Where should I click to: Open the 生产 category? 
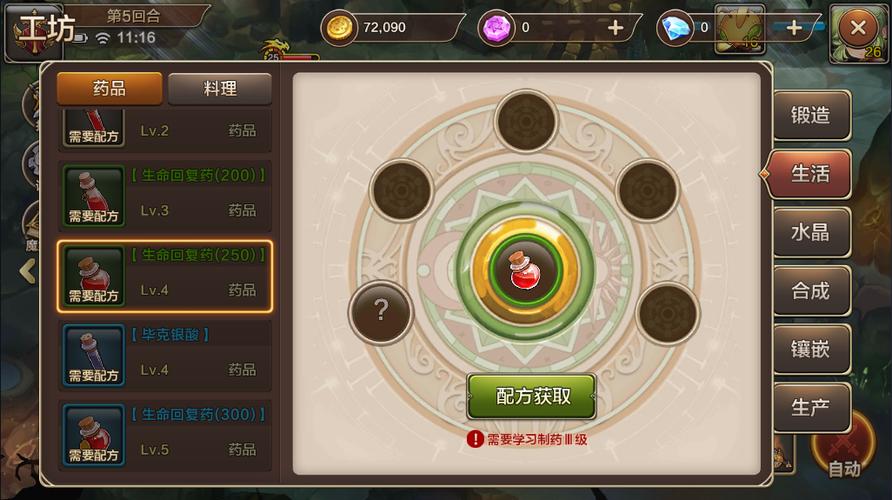tap(810, 408)
